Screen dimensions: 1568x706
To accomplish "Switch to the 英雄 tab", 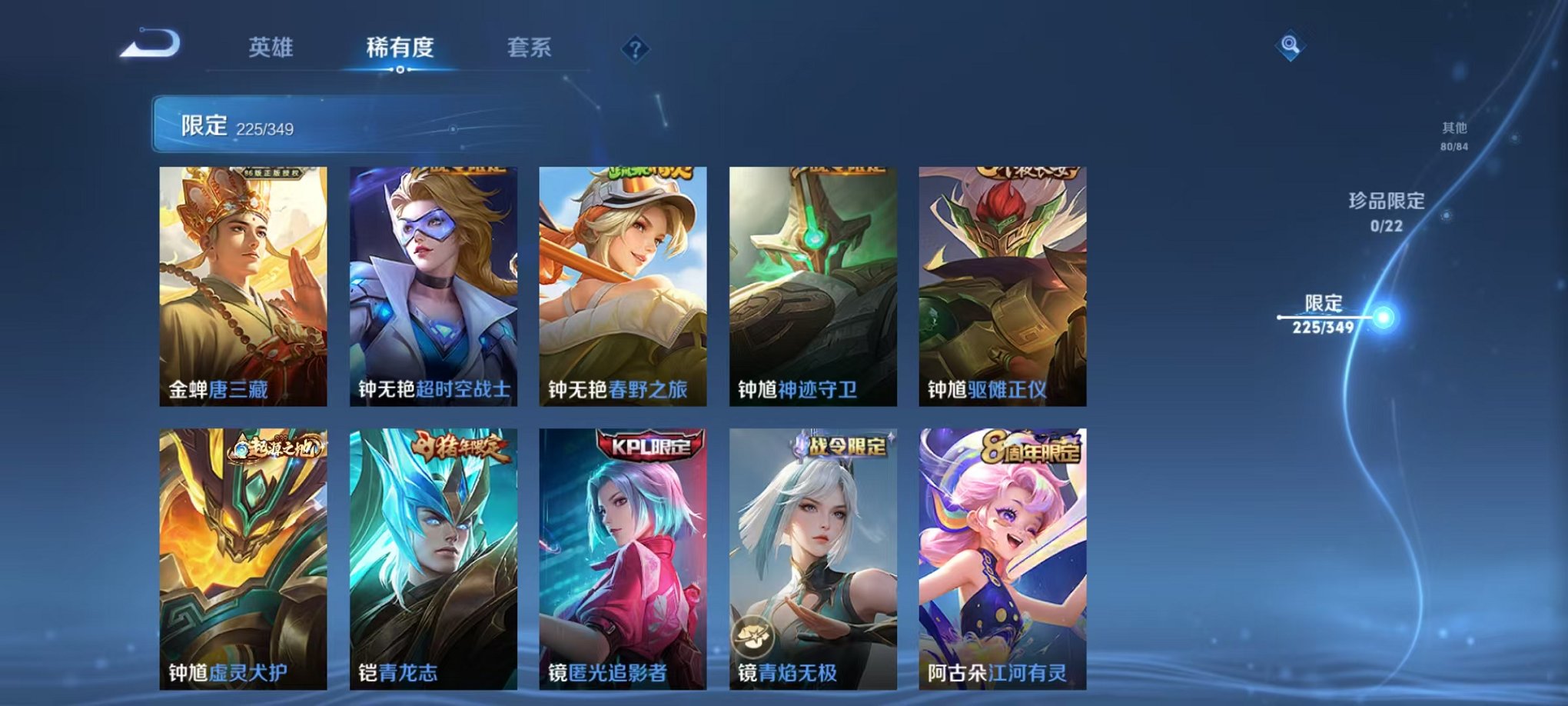I will [x=269, y=48].
